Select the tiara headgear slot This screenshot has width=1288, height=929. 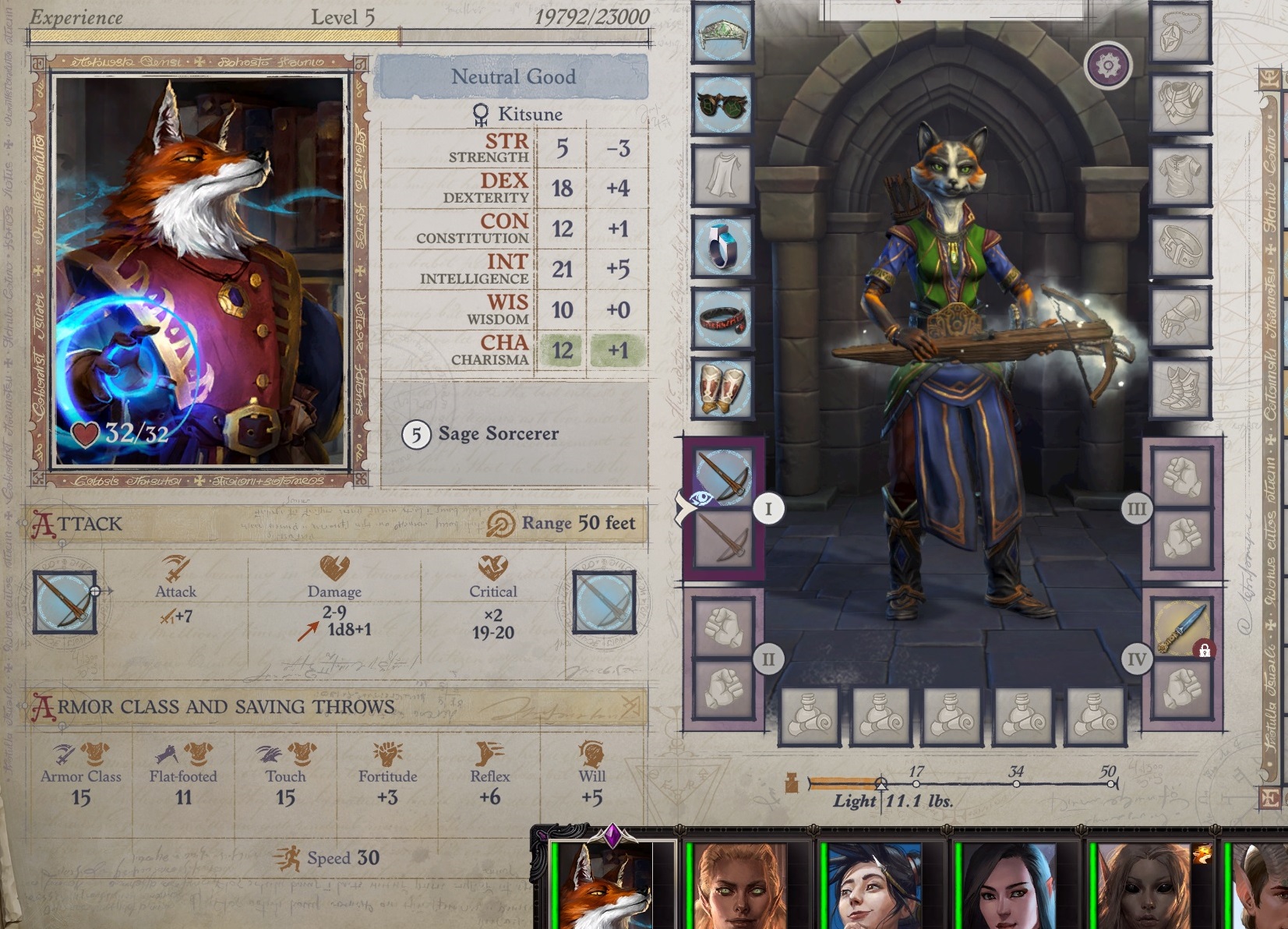722,34
